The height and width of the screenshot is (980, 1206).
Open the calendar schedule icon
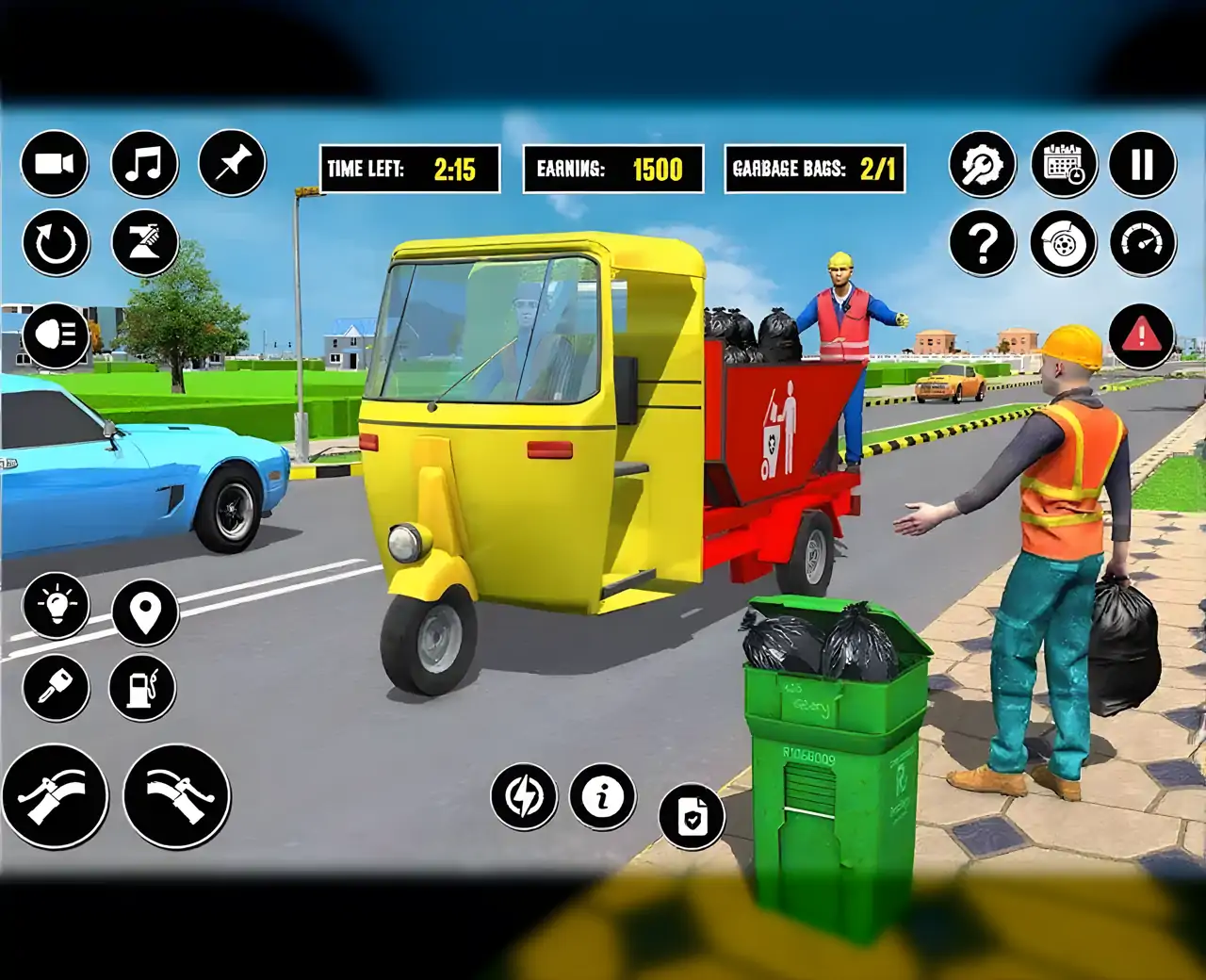pos(1064,165)
